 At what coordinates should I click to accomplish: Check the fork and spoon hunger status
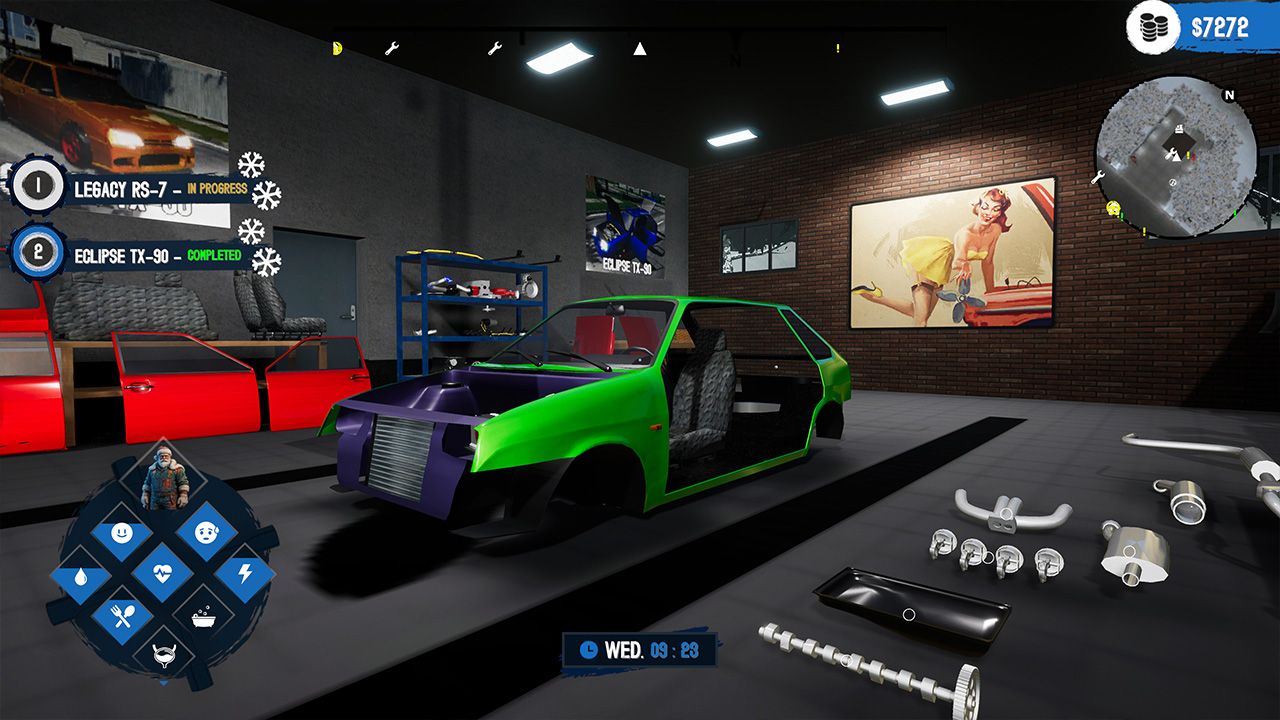[x=122, y=616]
